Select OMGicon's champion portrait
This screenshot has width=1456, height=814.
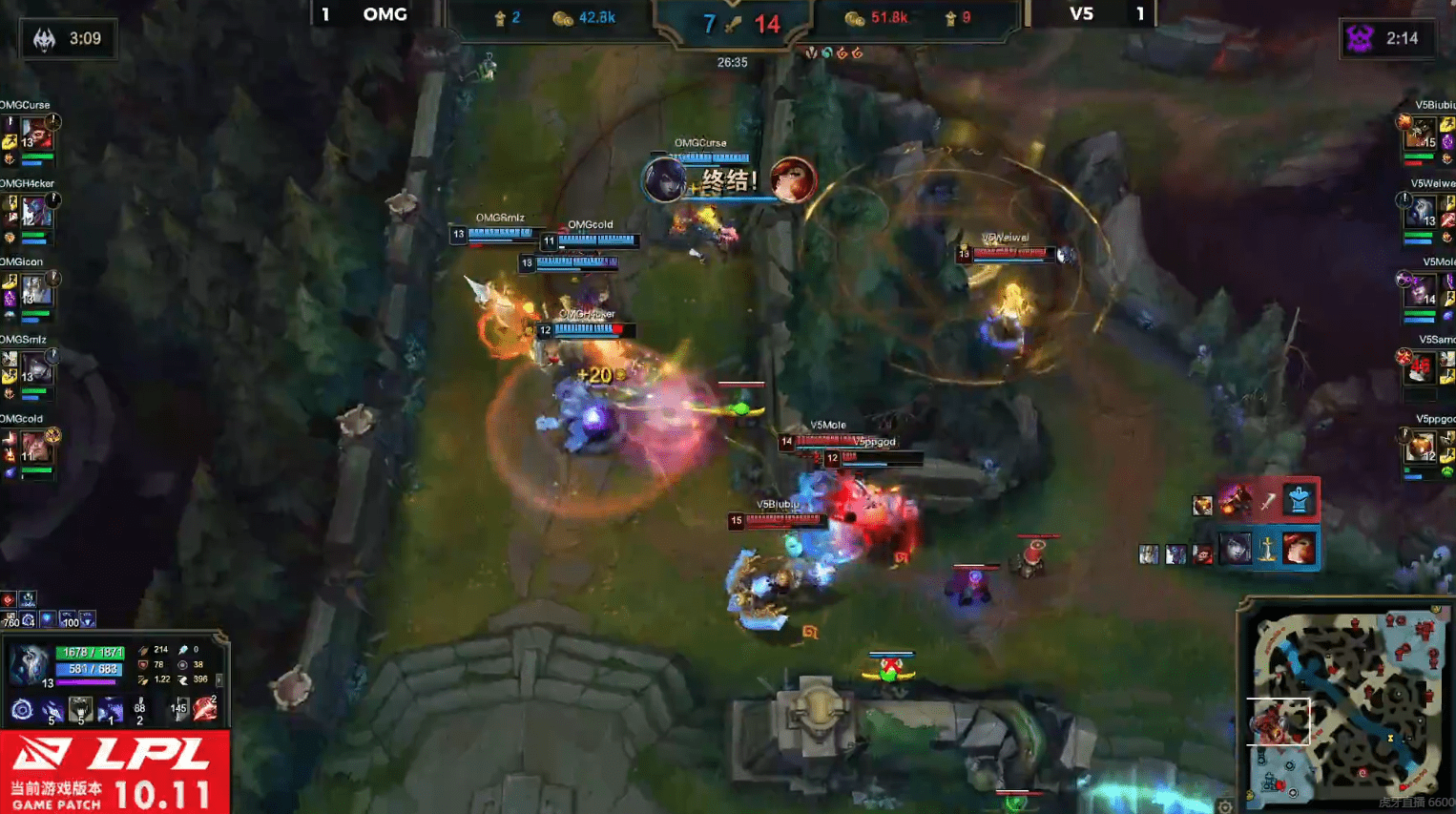[35, 289]
